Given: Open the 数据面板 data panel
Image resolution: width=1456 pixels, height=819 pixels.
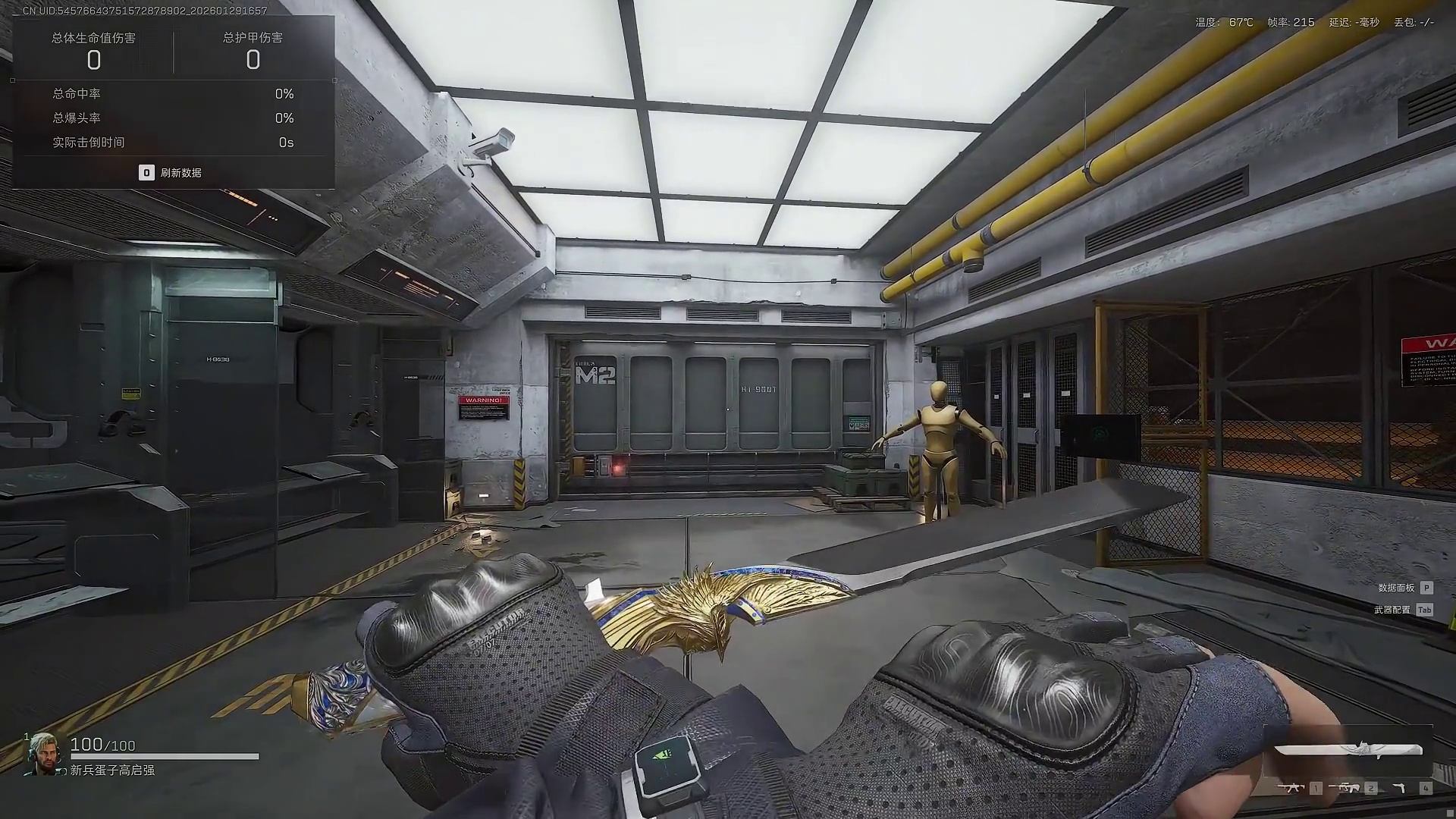Looking at the screenshot, I should tap(1396, 588).
